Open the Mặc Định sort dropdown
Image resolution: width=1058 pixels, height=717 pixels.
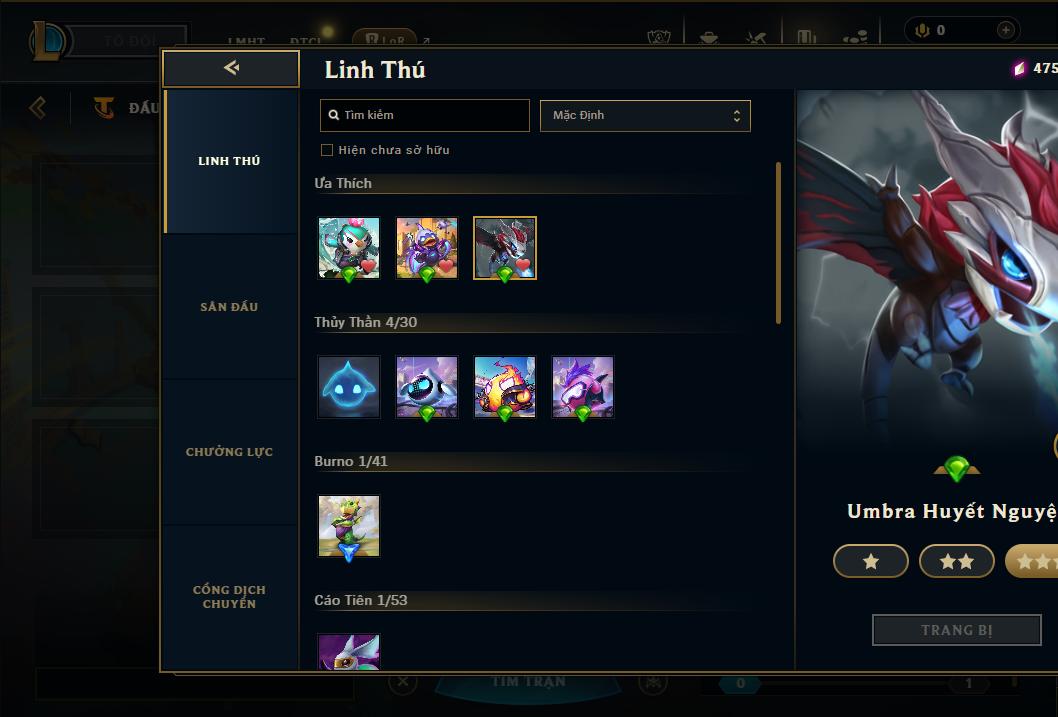645,115
